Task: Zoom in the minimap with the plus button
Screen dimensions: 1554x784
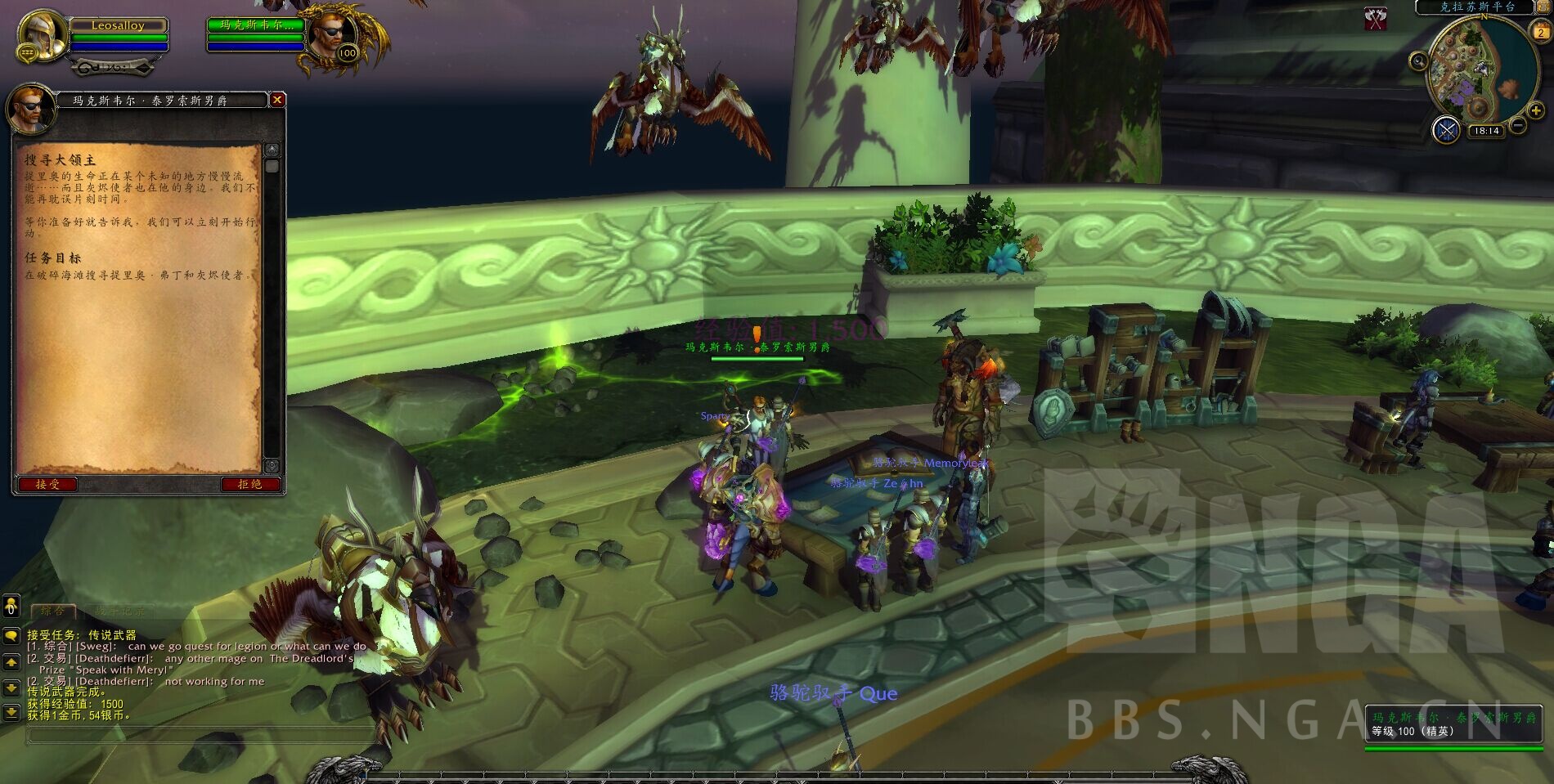Action: pos(1535,111)
